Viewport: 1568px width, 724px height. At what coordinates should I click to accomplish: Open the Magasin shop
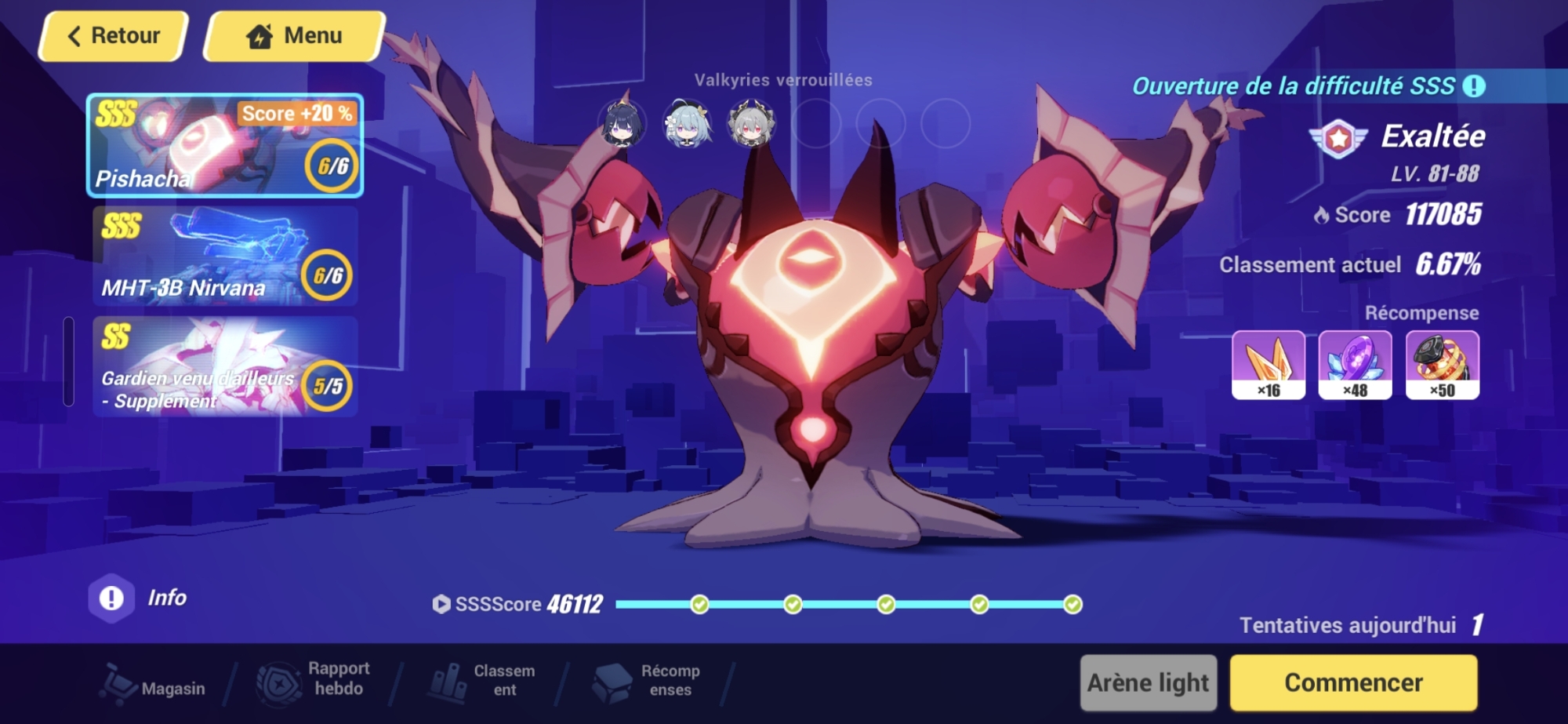[x=154, y=684]
